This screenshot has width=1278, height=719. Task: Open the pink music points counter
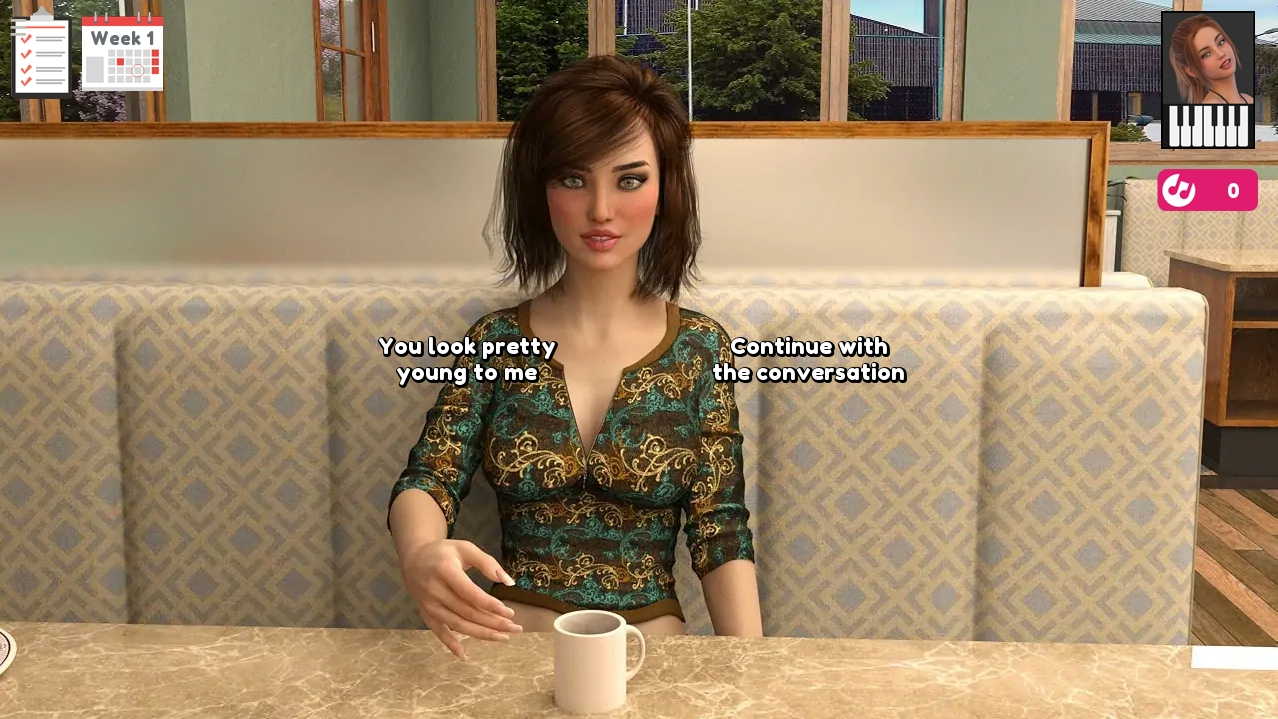coord(1207,190)
